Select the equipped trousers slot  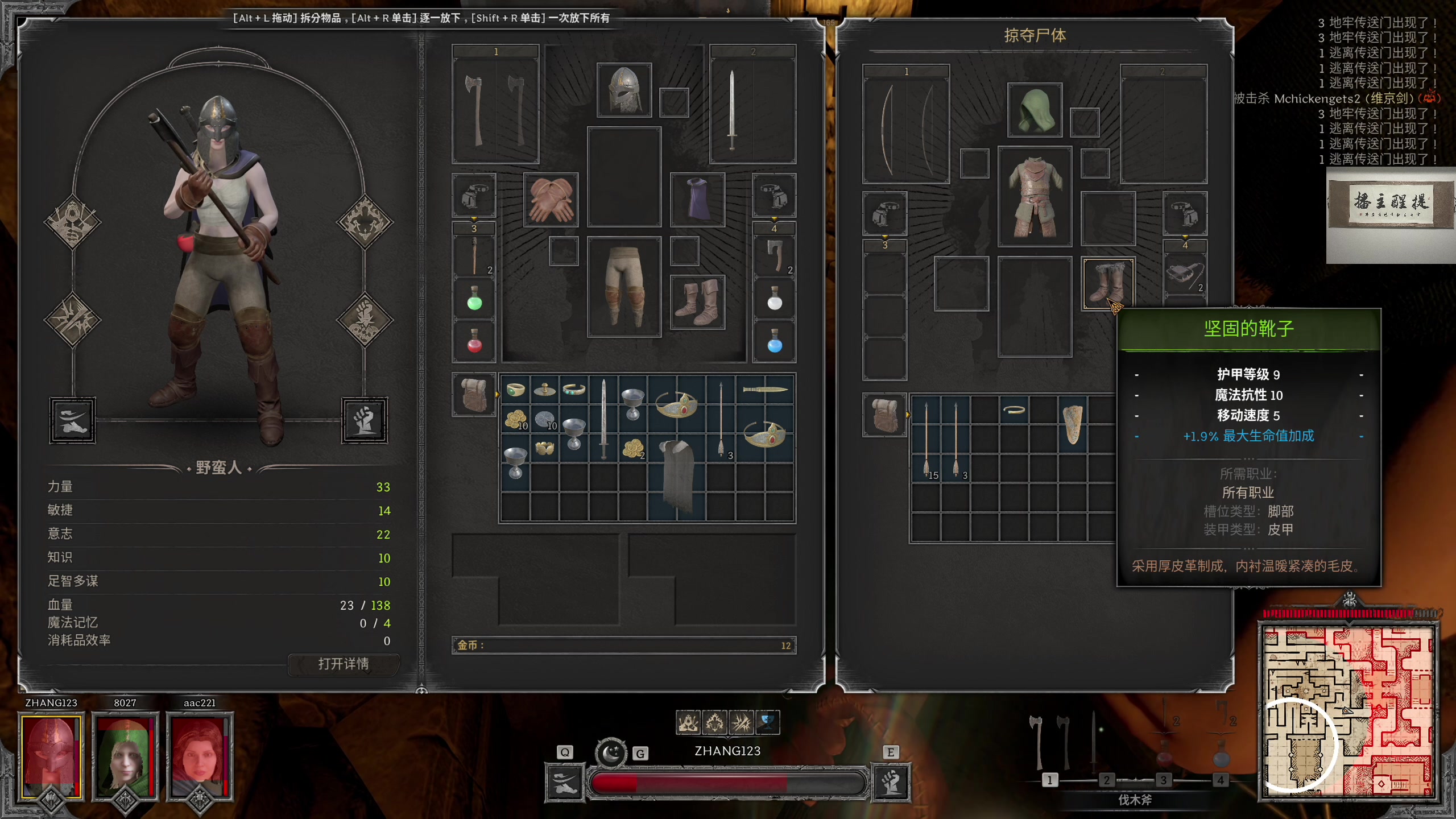pyautogui.click(x=624, y=286)
